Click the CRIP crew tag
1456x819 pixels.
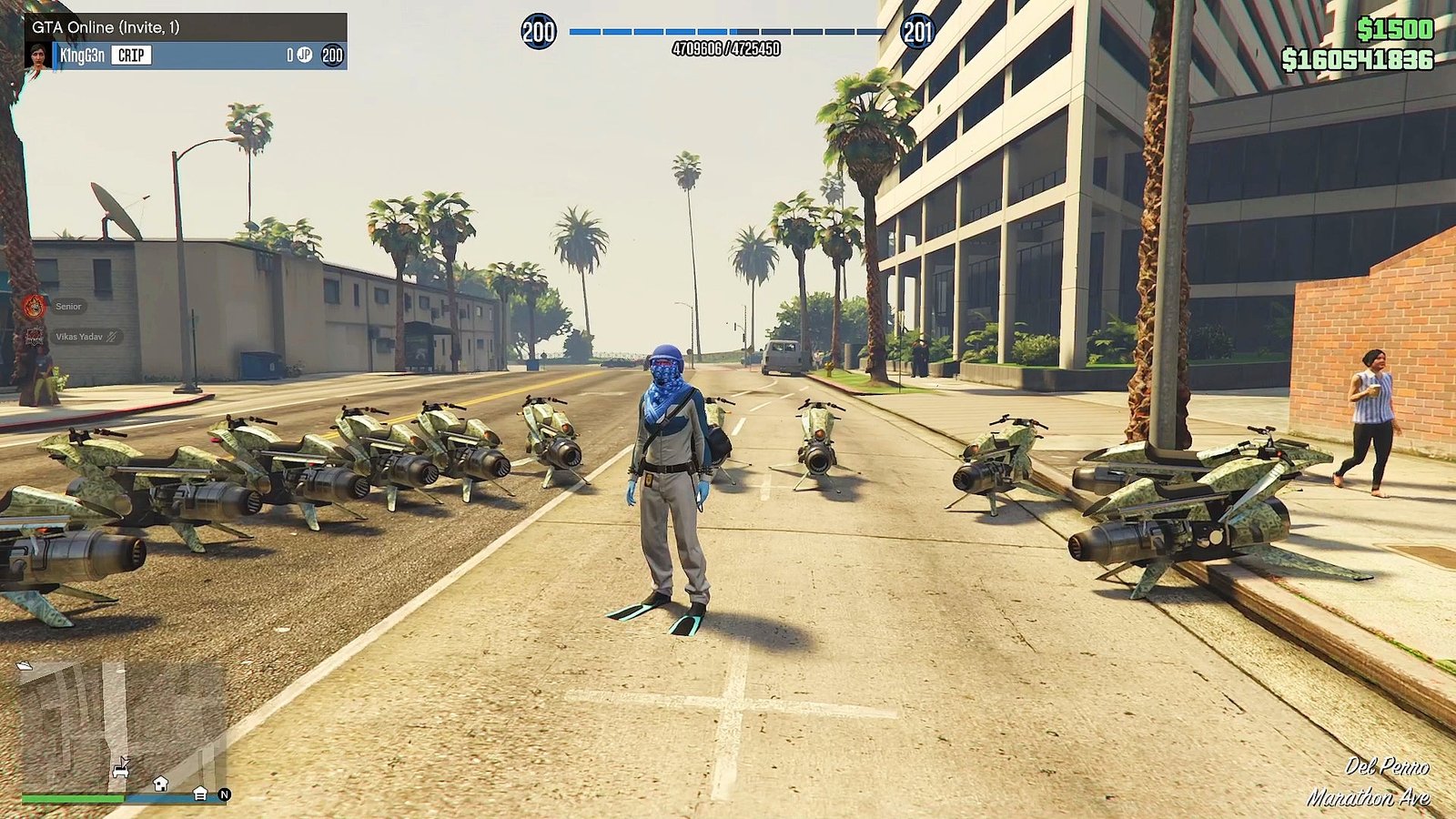click(x=131, y=56)
